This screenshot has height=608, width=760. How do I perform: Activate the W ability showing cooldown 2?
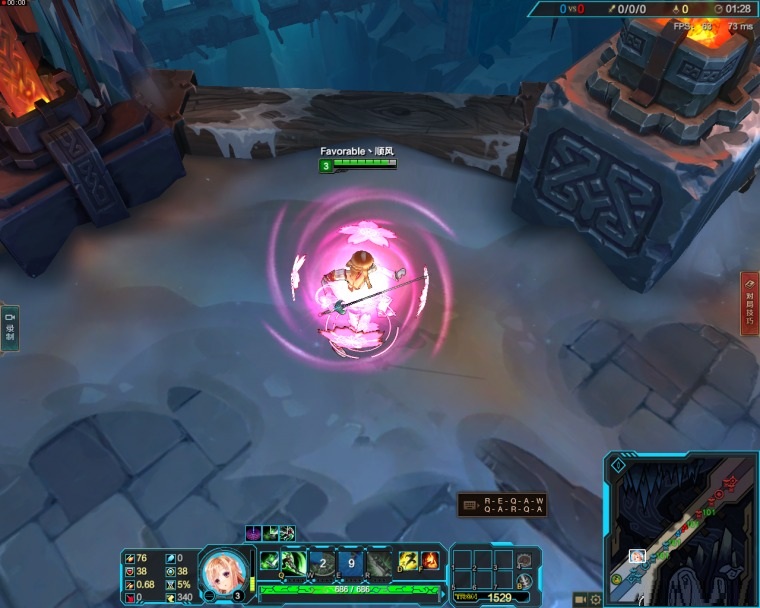tap(322, 563)
